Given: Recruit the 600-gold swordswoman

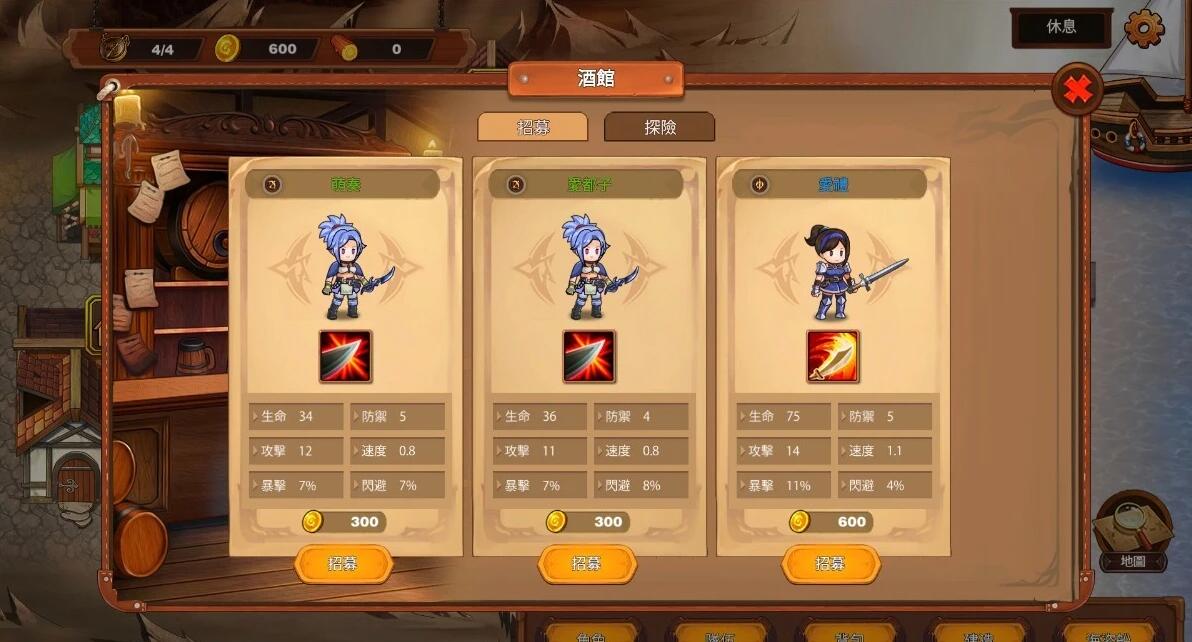Looking at the screenshot, I should 830,564.
